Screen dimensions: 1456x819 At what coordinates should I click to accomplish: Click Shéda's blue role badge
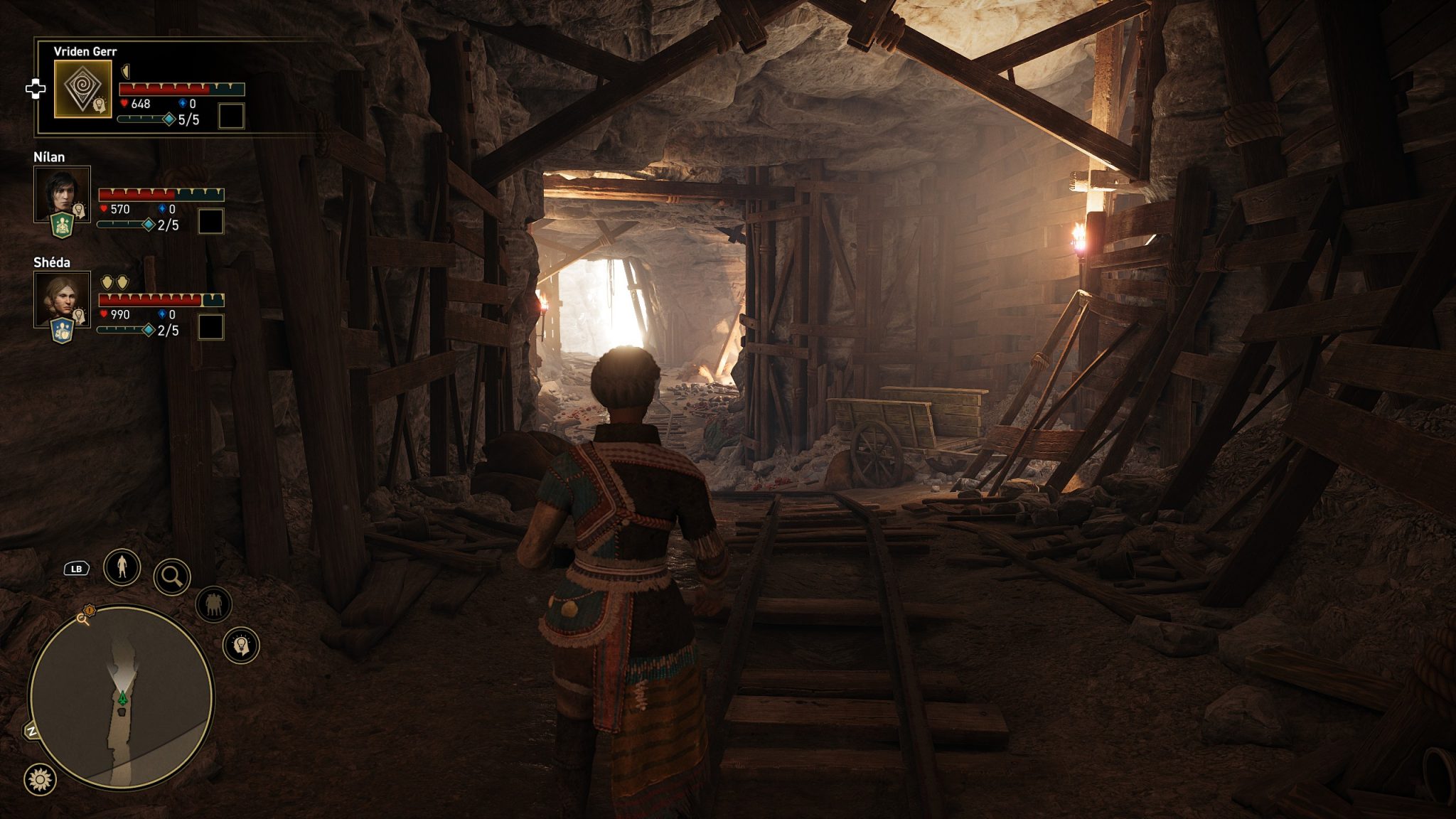click(x=63, y=331)
